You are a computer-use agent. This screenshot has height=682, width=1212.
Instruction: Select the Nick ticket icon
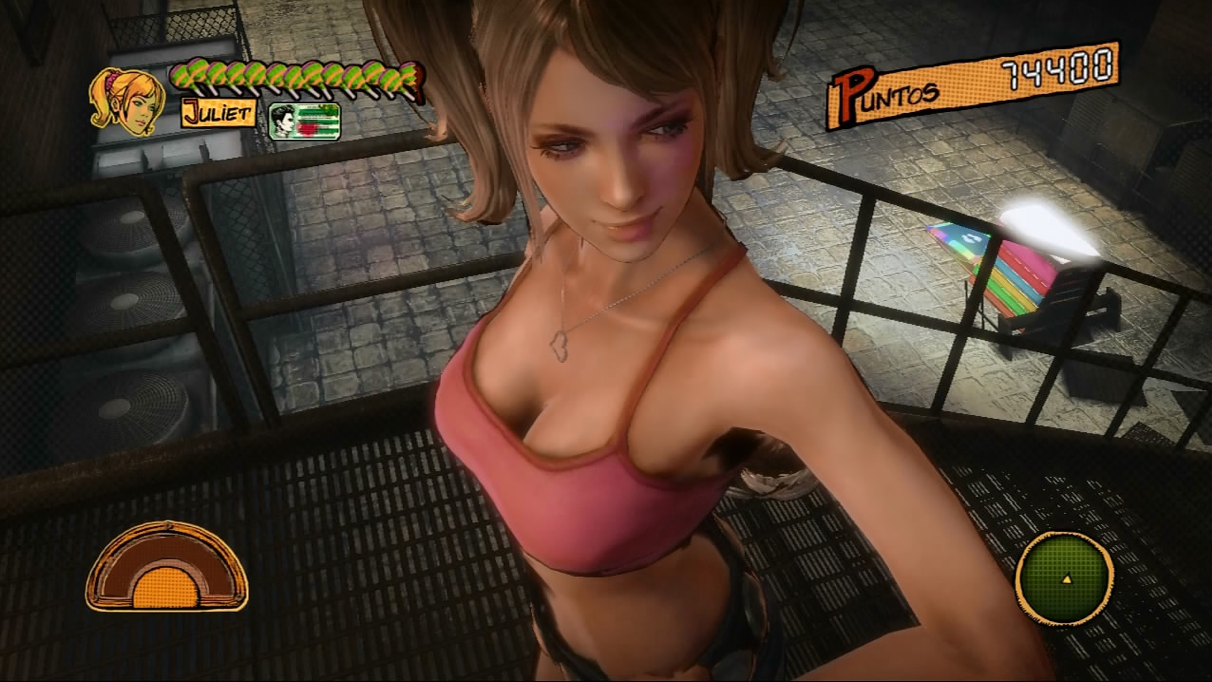pos(304,121)
